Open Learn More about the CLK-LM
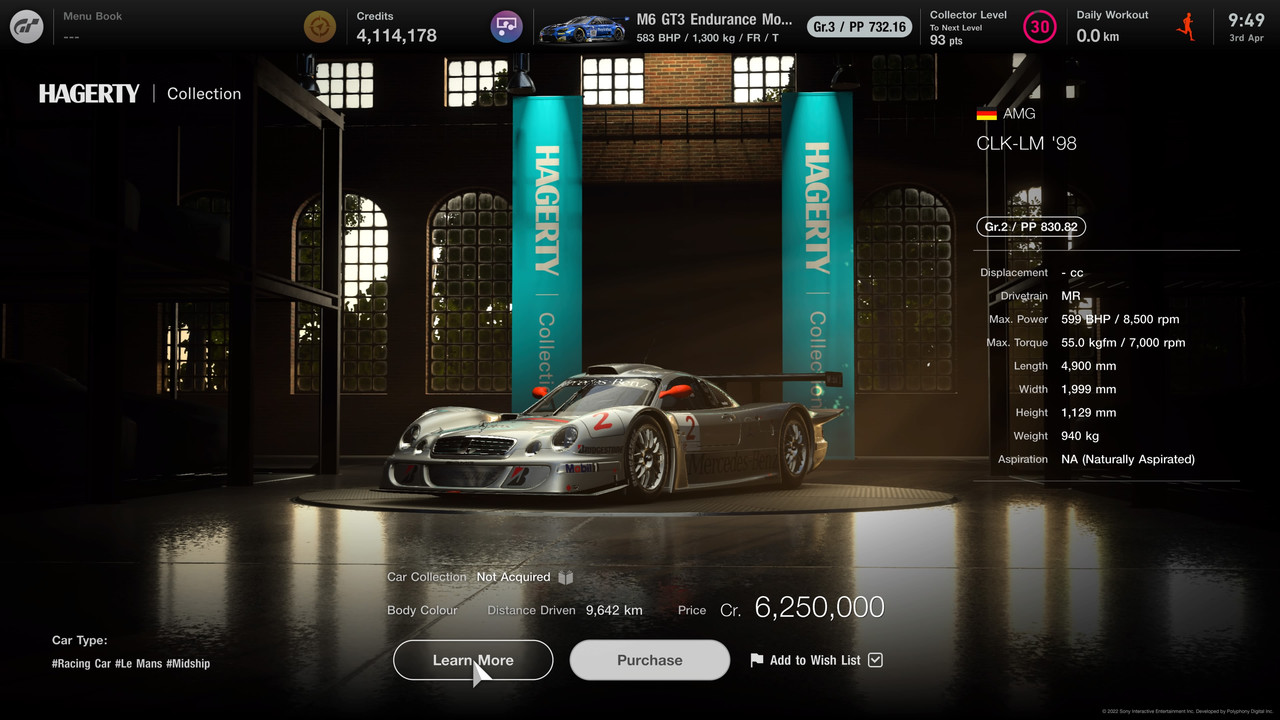Viewport: 1280px width, 720px height. coord(473,660)
